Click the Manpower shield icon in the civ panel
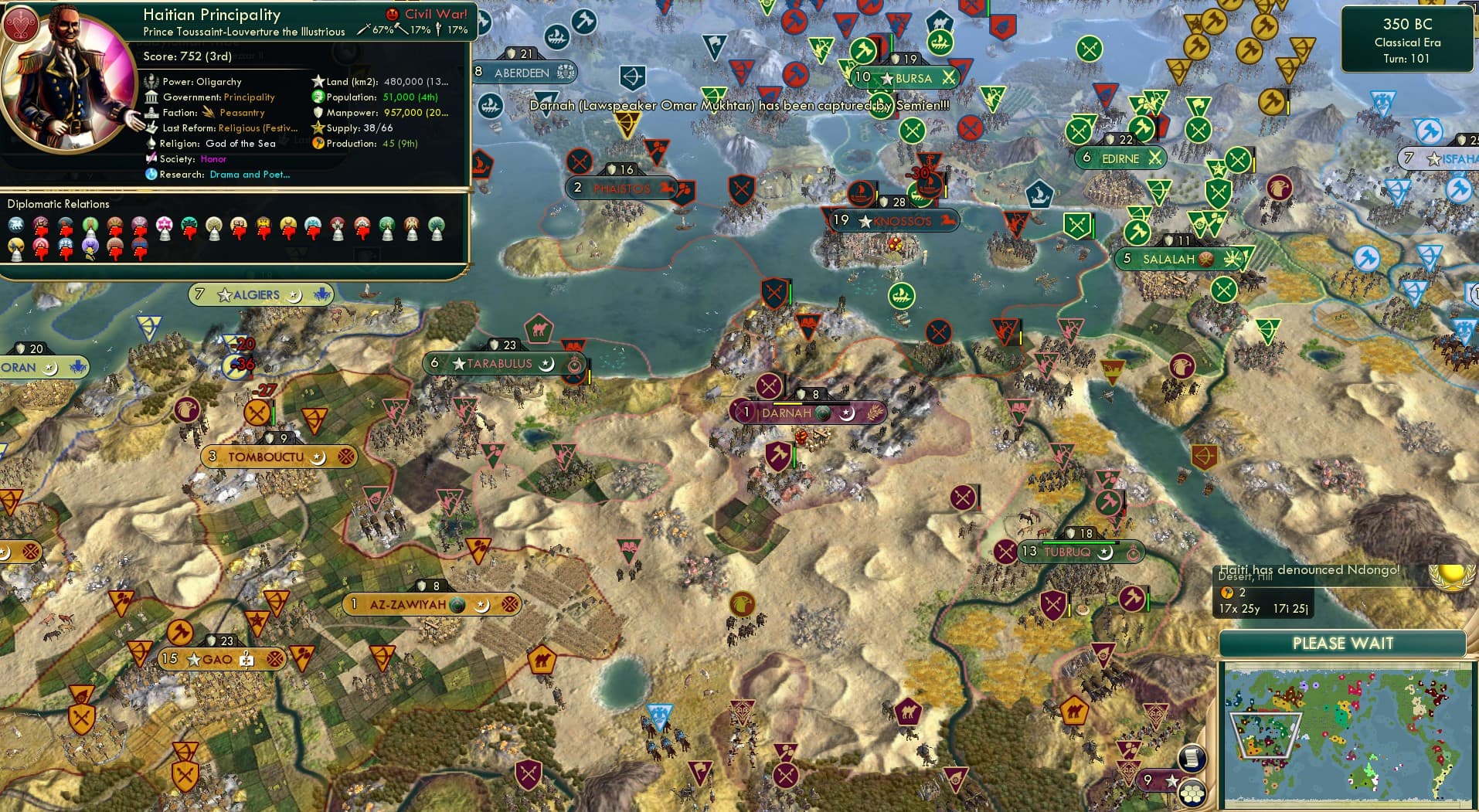1479x812 pixels. (317, 112)
